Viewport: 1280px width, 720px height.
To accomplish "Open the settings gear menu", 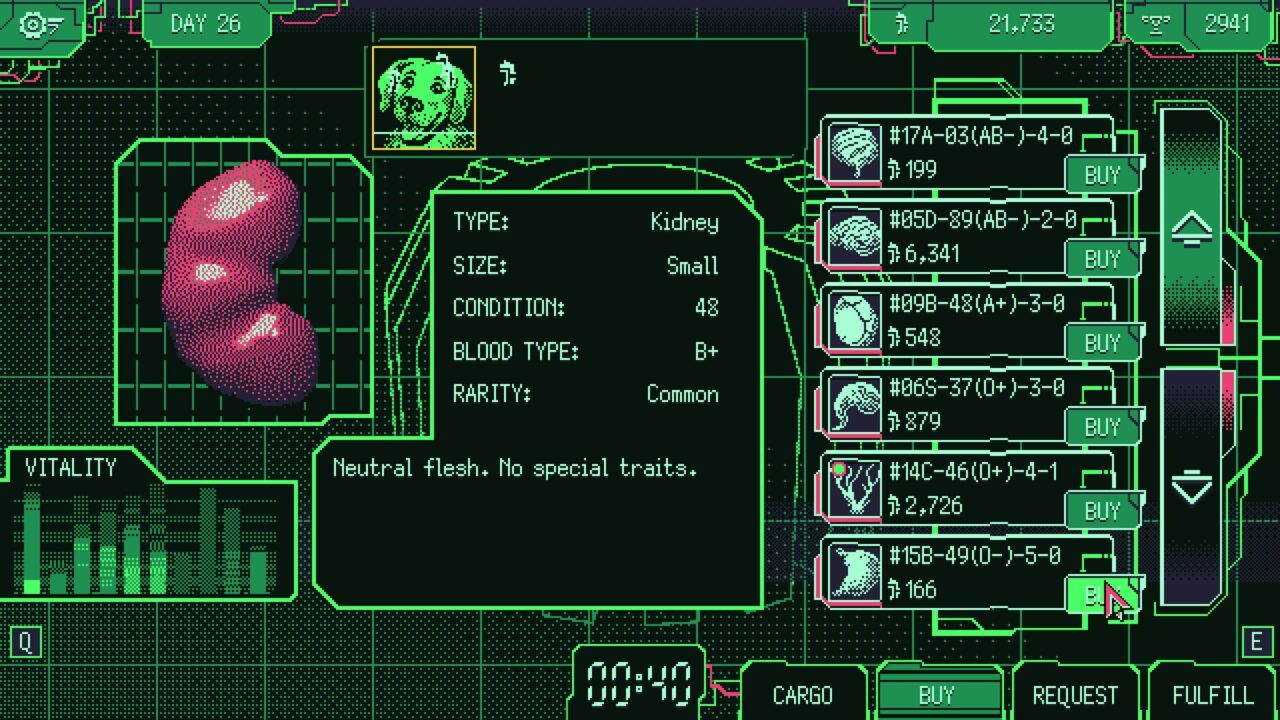I will tap(40, 24).
